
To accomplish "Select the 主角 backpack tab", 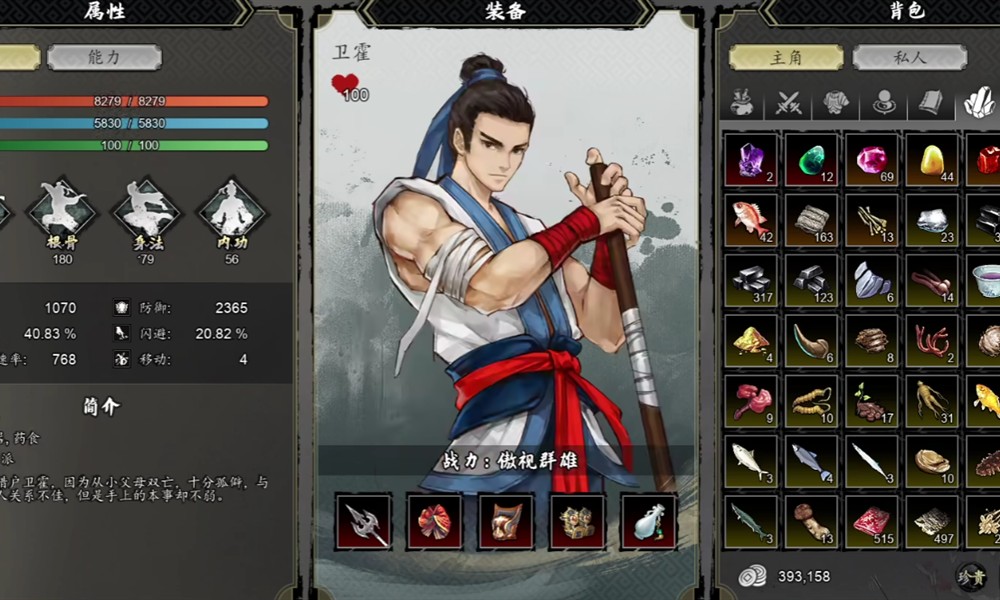I will 786,57.
